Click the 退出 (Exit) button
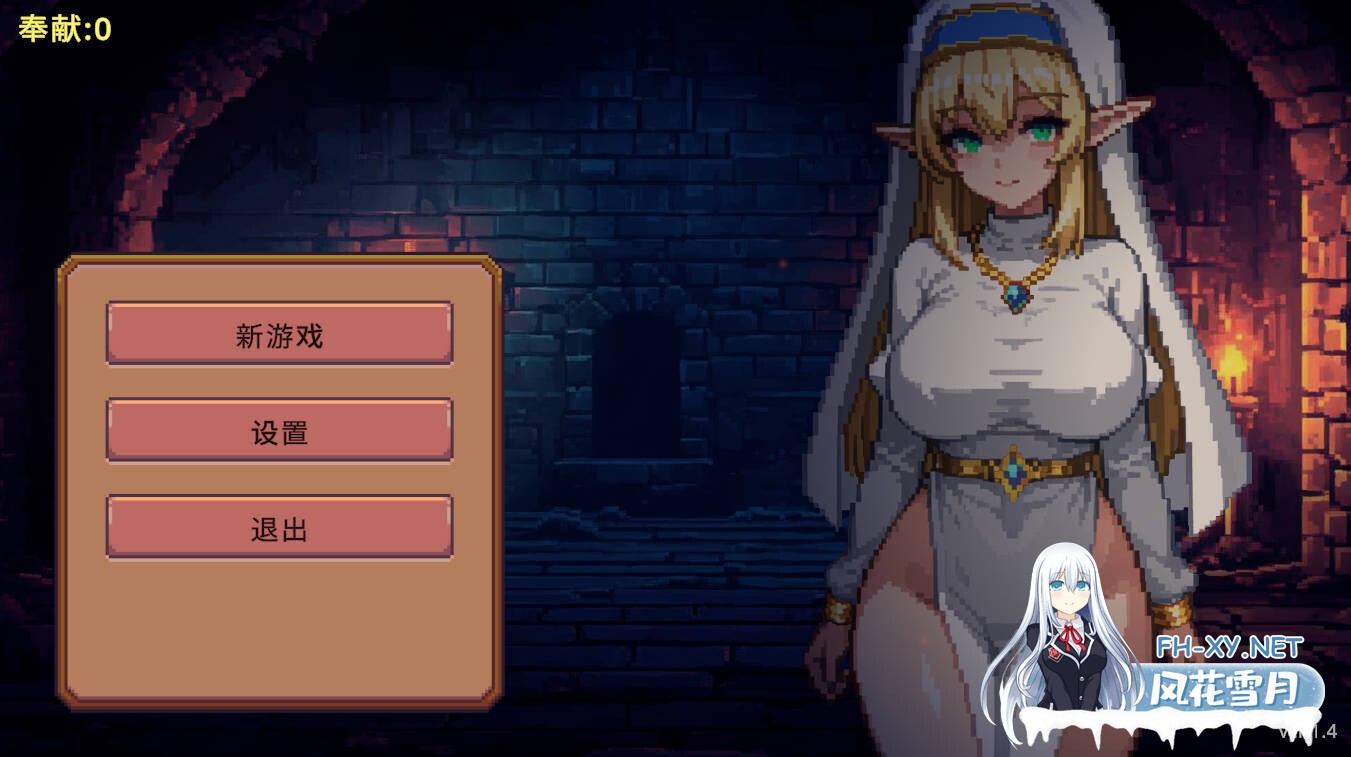Image resolution: width=1351 pixels, height=757 pixels. click(279, 525)
